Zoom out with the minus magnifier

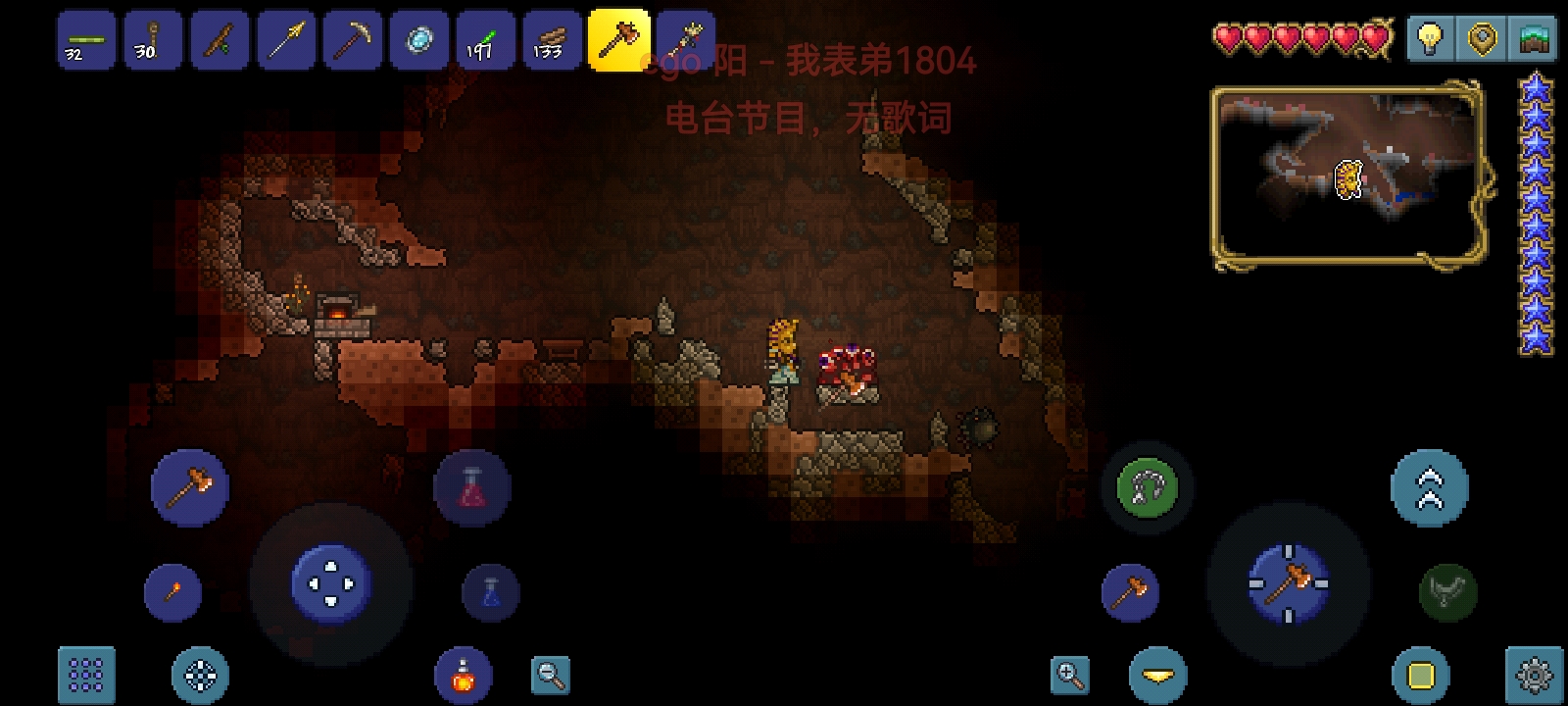coord(551,675)
